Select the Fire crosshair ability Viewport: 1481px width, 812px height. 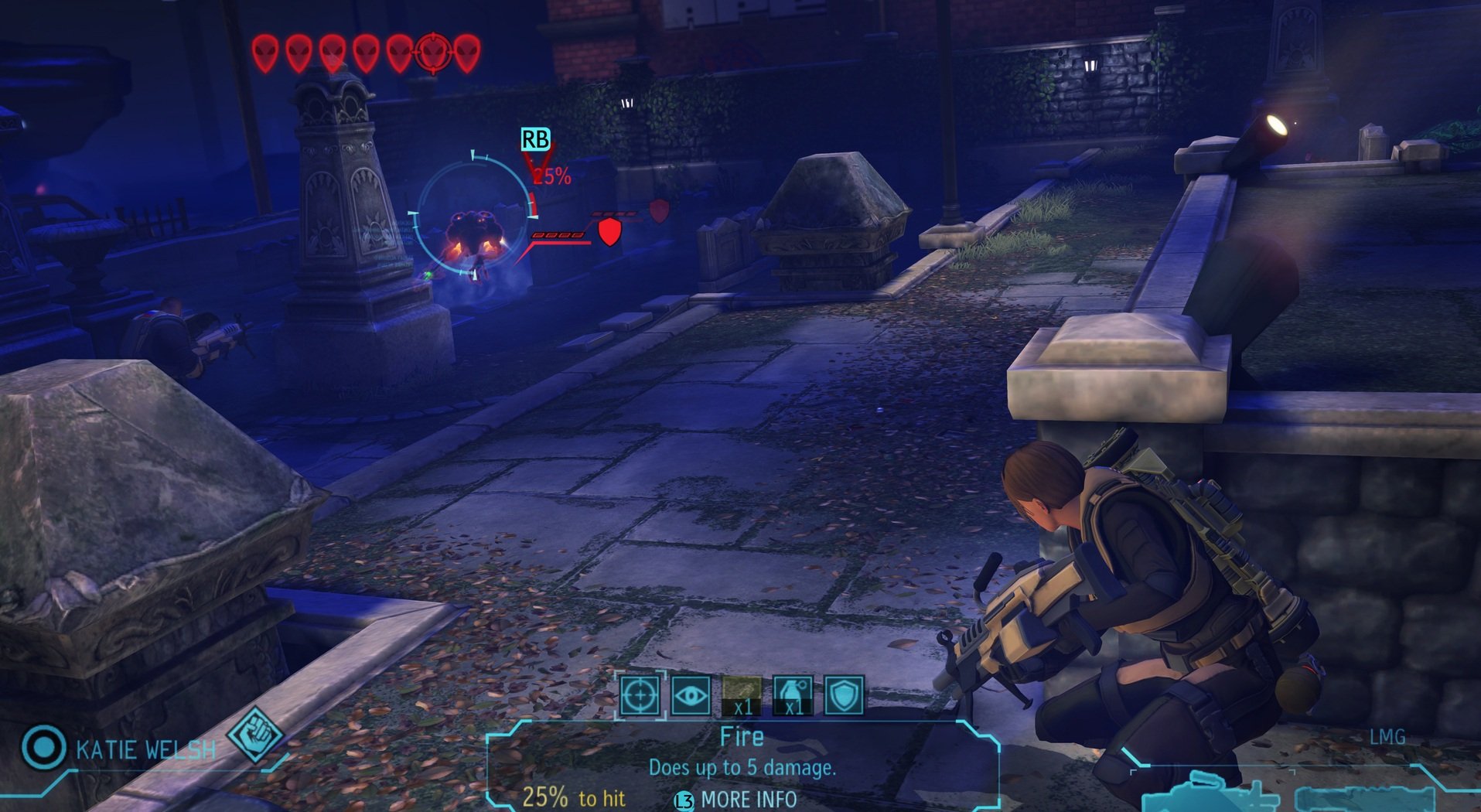(640, 695)
